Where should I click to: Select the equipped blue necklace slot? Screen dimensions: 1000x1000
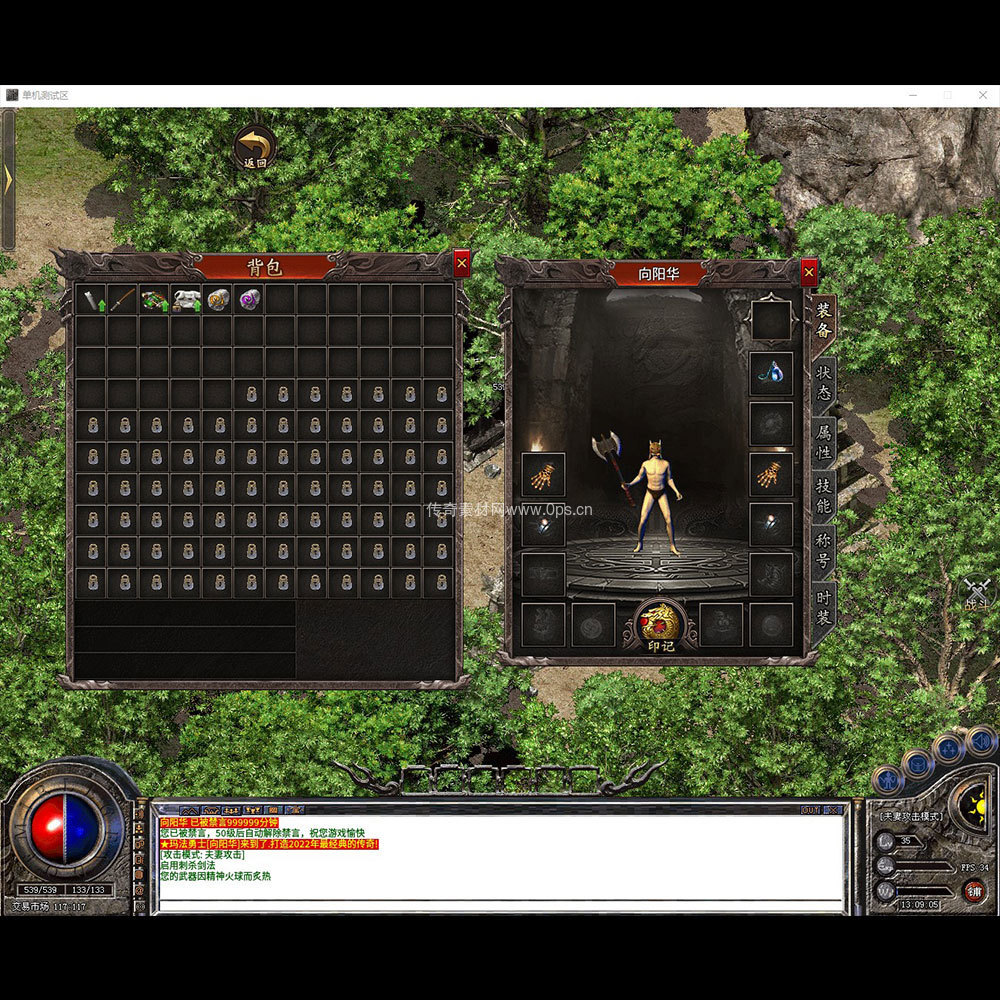click(771, 373)
